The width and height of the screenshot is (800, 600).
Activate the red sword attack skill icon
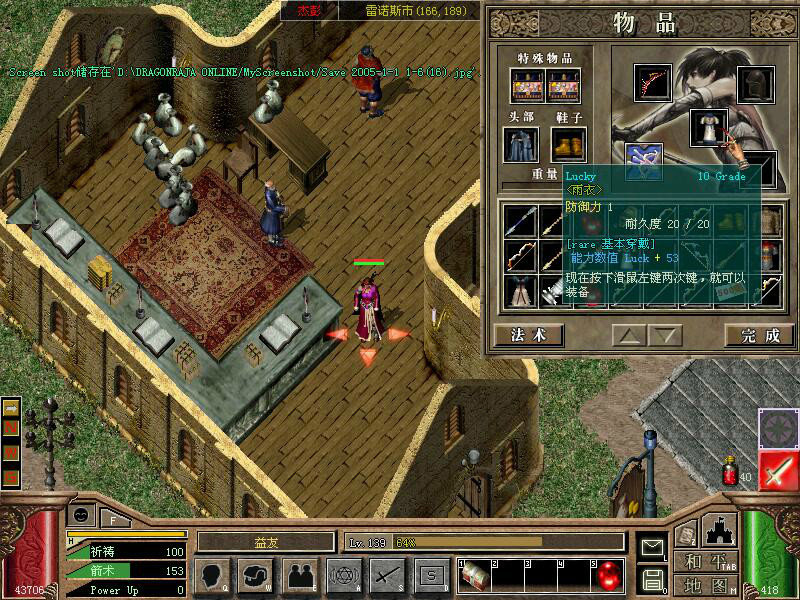777,470
